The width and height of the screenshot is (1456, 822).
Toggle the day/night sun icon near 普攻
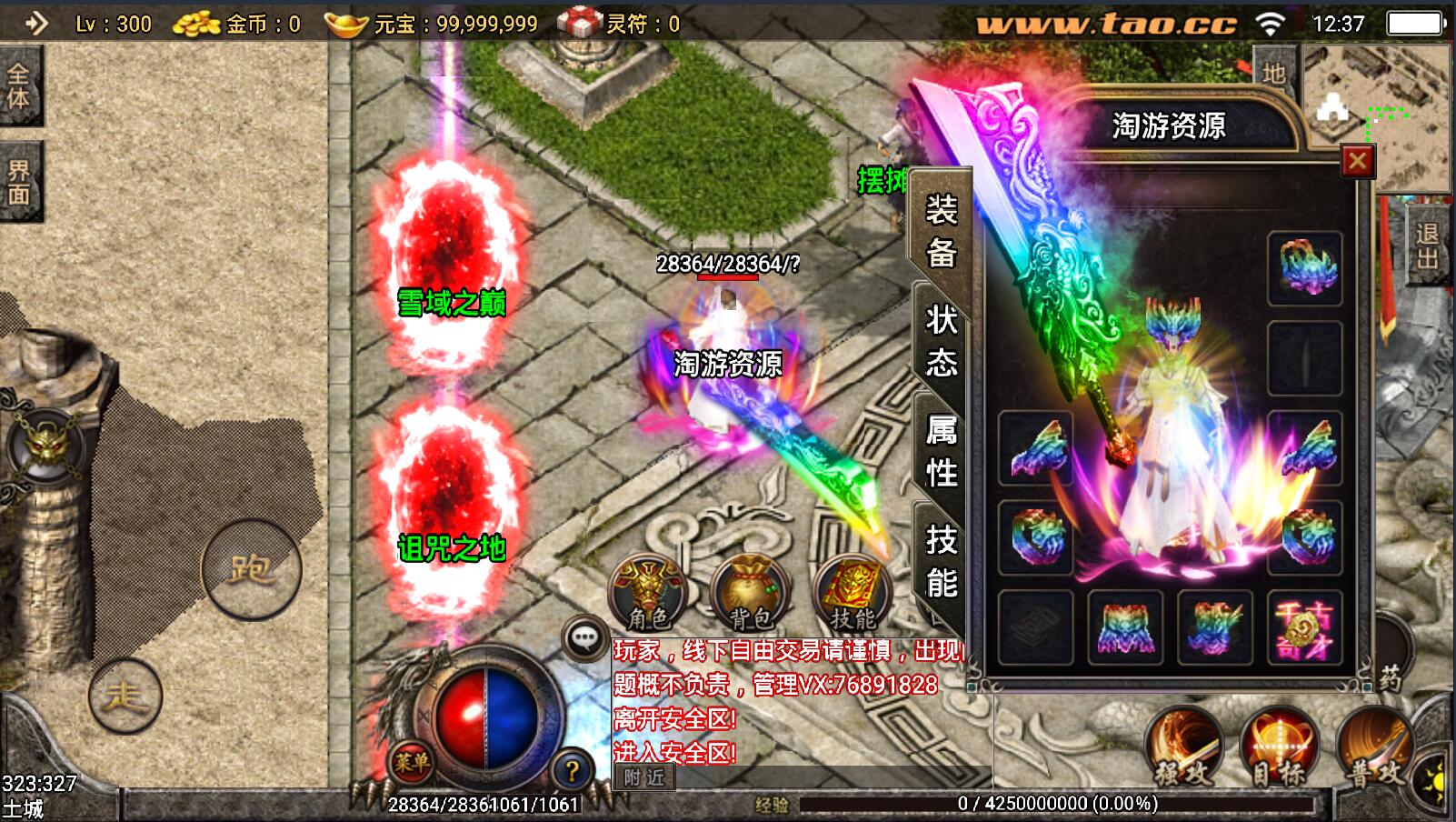pos(1437,780)
